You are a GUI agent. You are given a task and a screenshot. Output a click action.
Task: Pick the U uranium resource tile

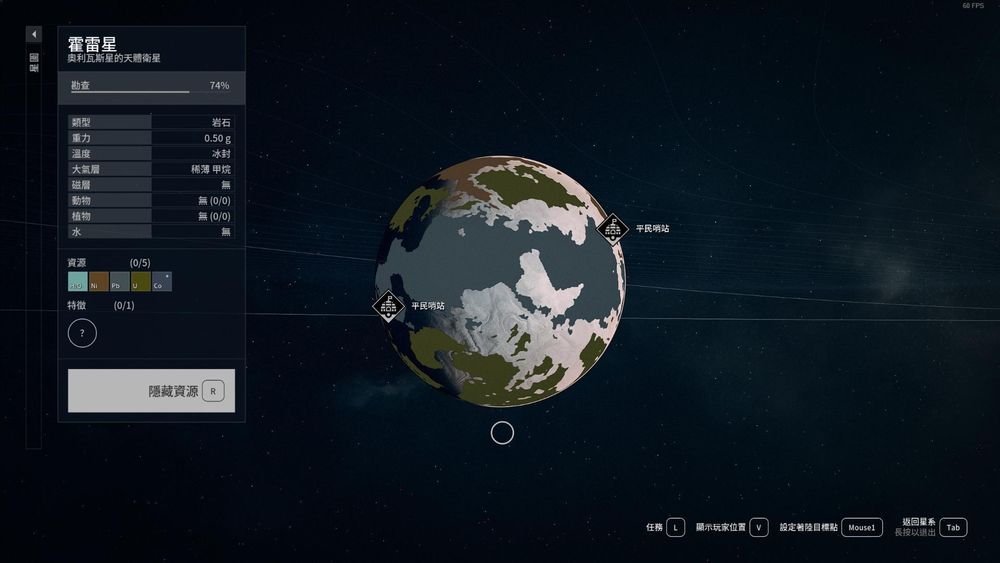(141, 282)
